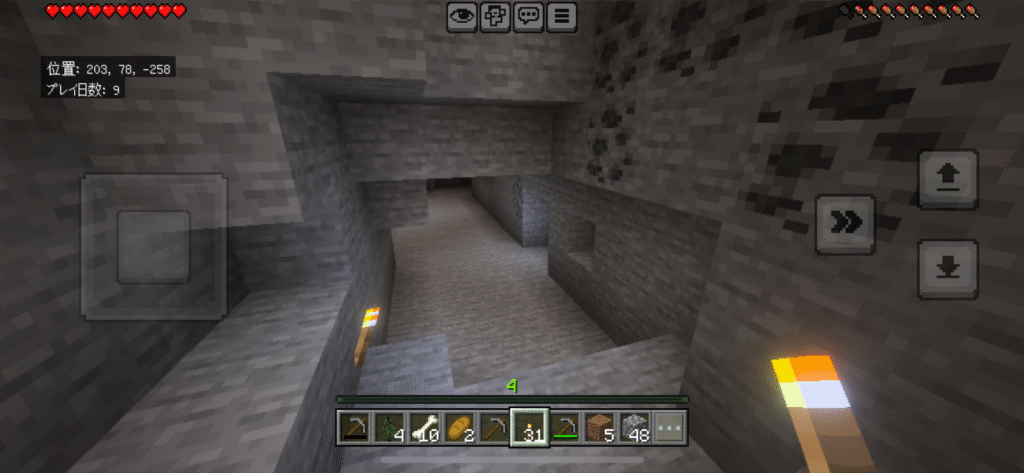Choose the bread slot in hotbar

[459, 428]
